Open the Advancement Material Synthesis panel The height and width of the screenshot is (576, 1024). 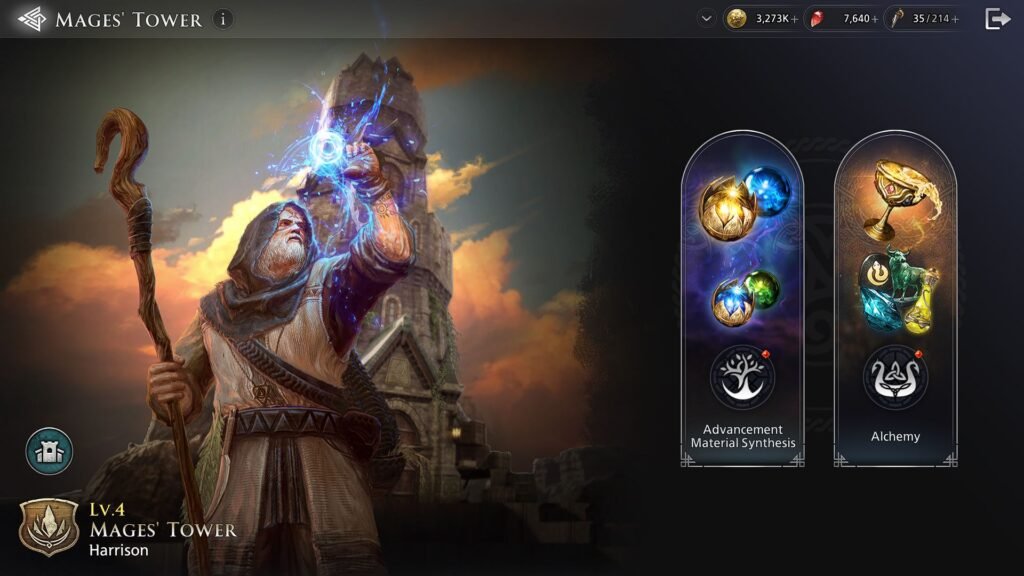pyautogui.click(x=742, y=300)
